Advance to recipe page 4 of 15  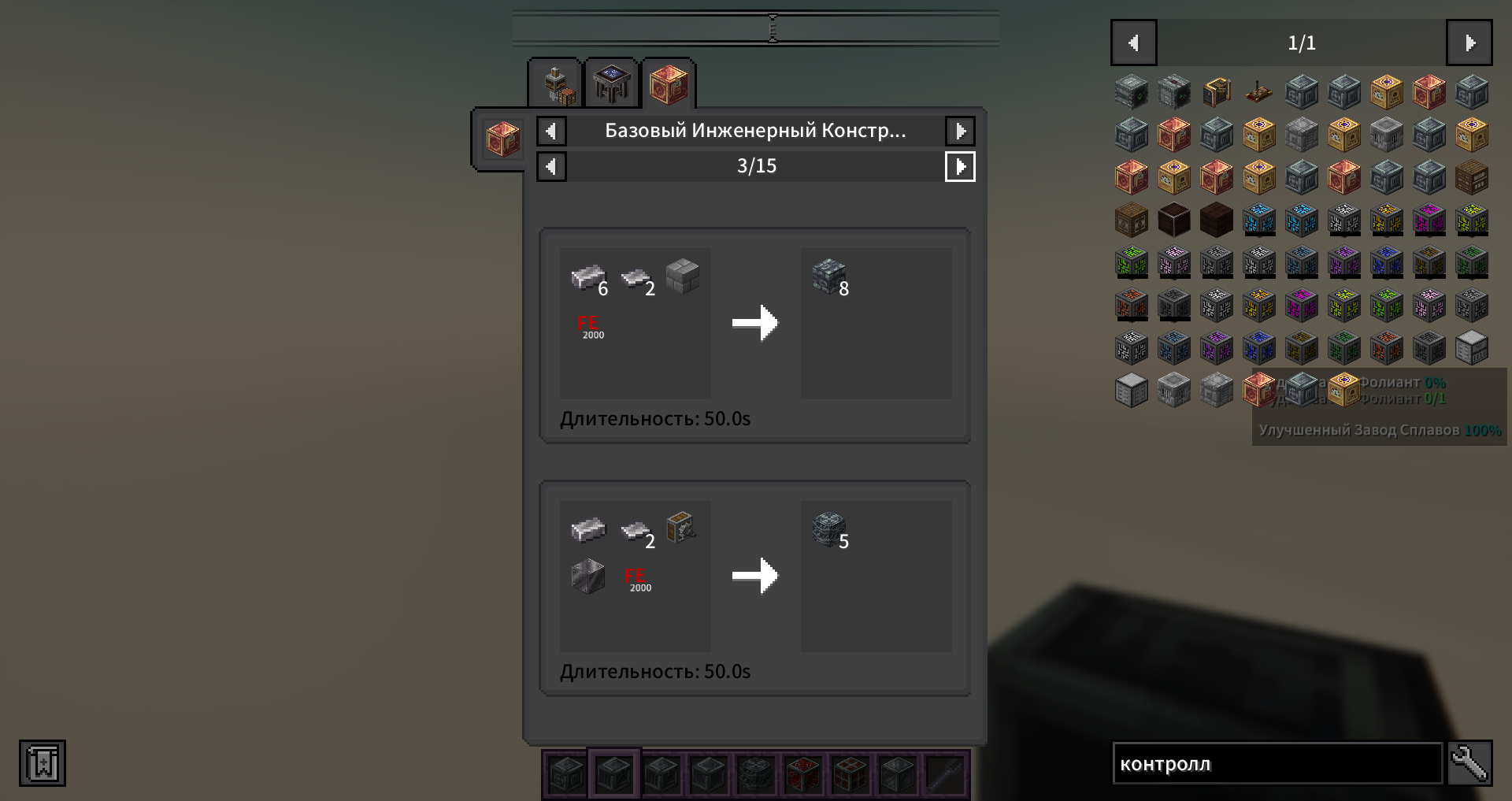coord(960,166)
